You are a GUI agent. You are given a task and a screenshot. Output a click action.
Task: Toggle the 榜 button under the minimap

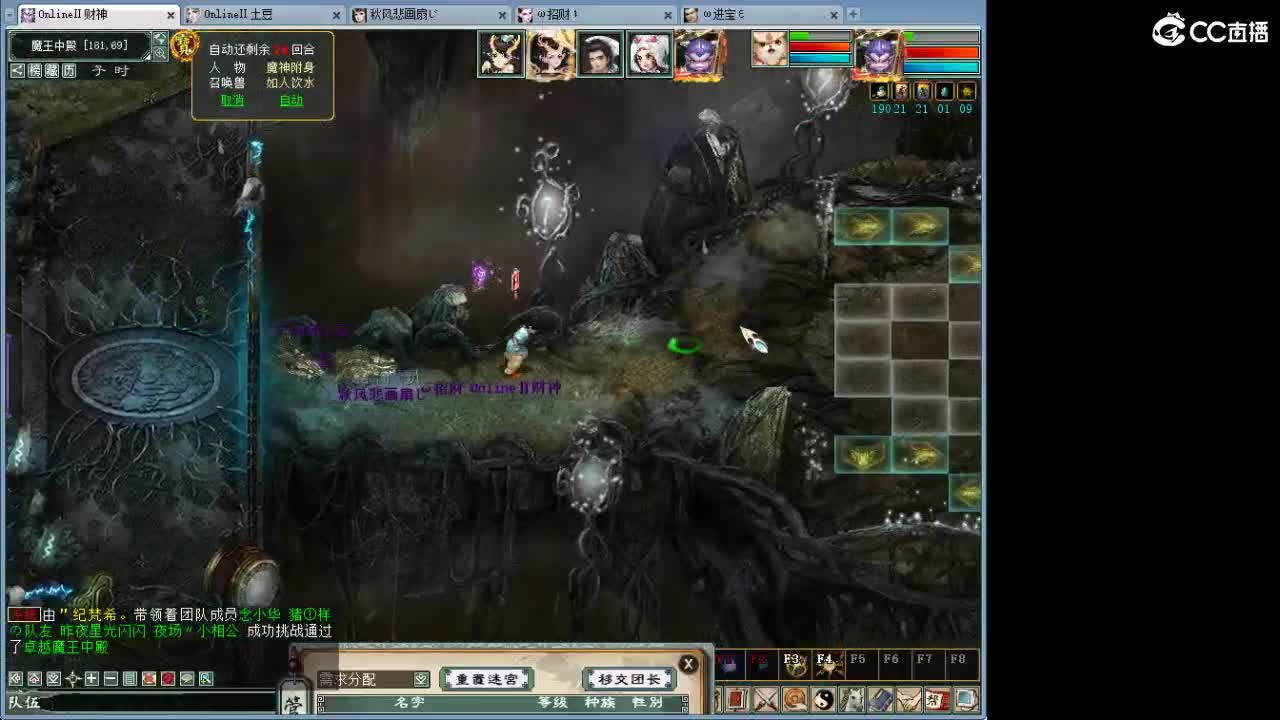click(x=34, y=70)
